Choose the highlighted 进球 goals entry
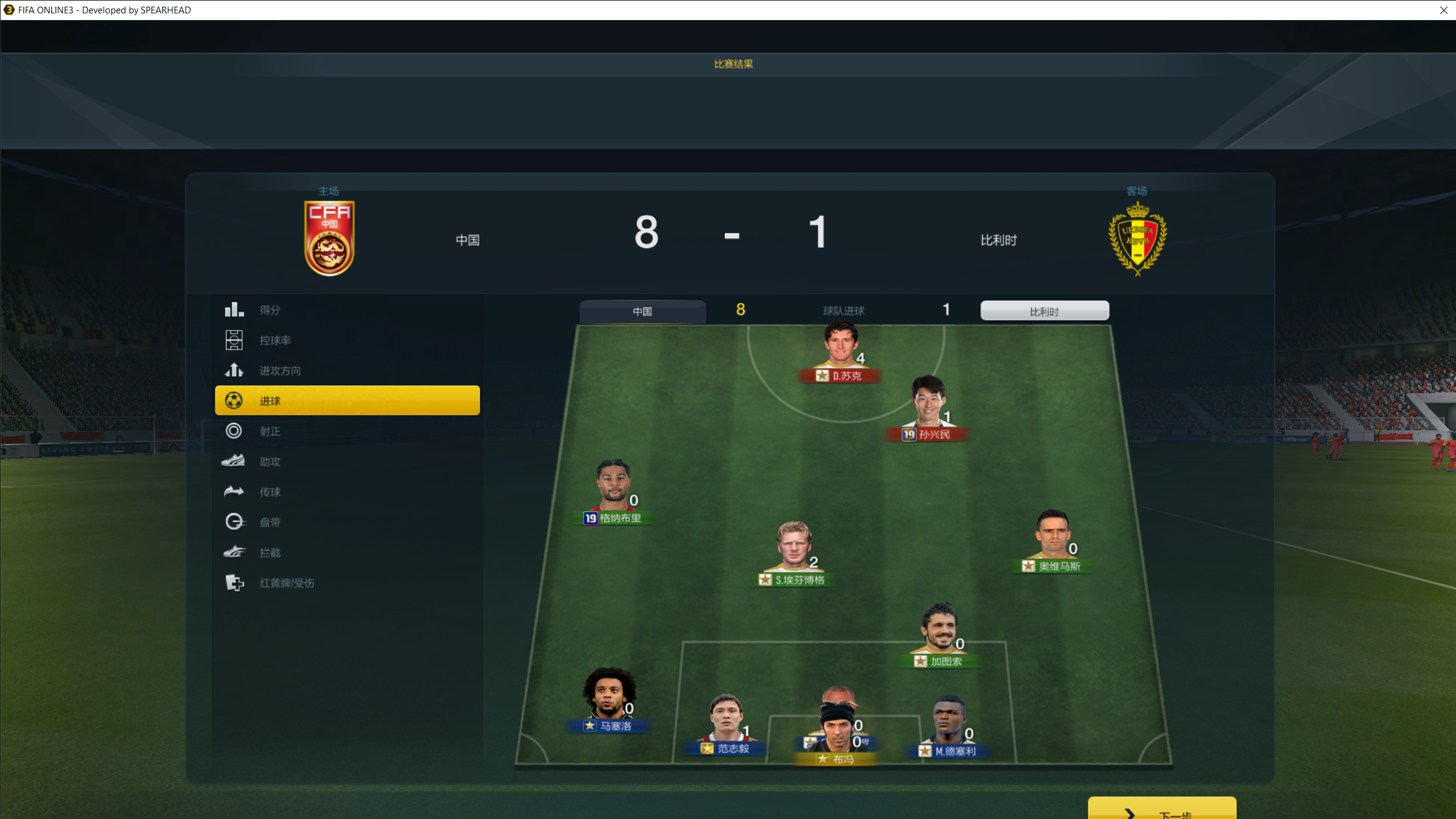Image resolution: width=1456 pixels, height=819 pixels. [347, 400]
